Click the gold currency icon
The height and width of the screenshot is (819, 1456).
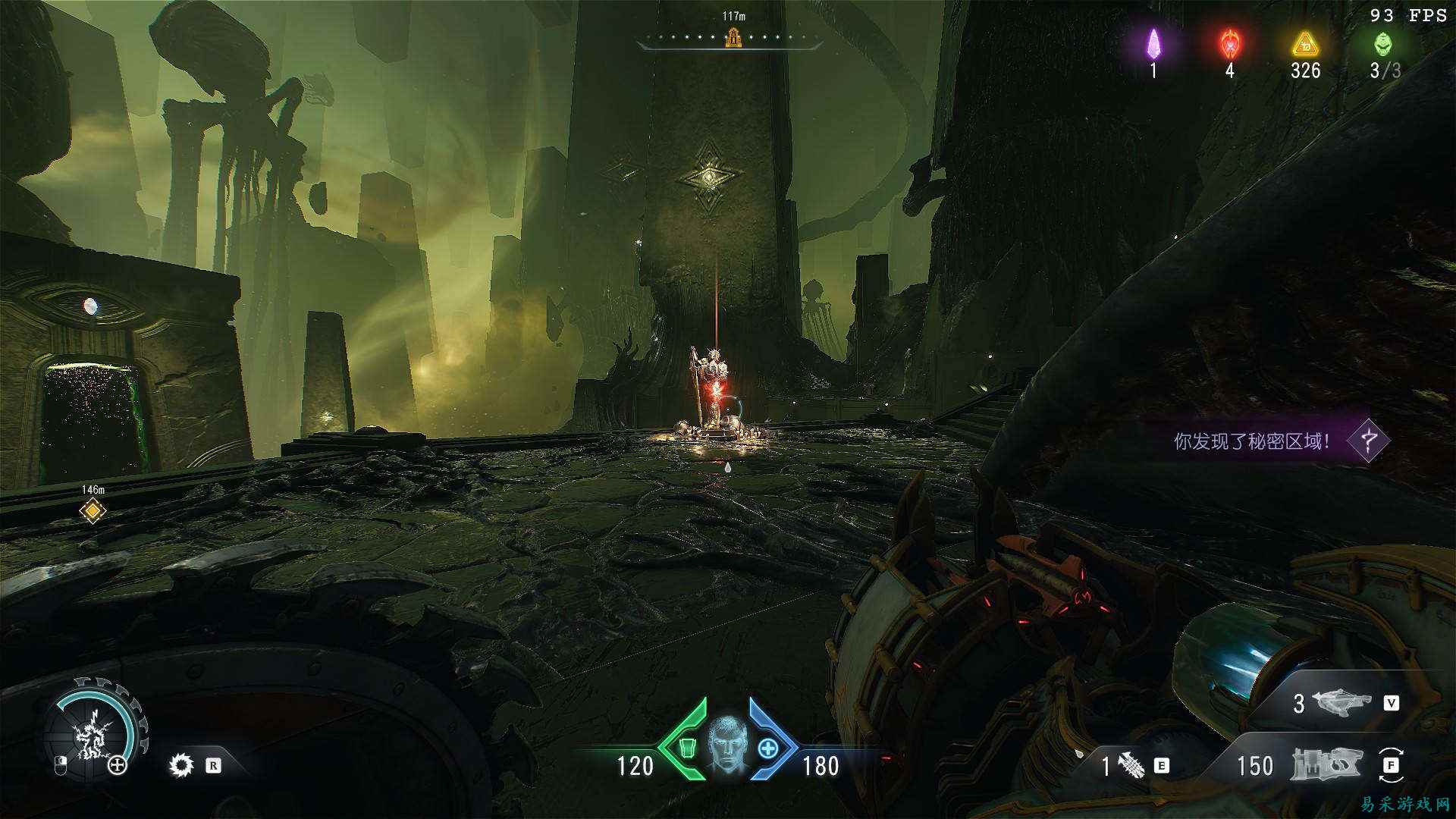[1305, 44]
